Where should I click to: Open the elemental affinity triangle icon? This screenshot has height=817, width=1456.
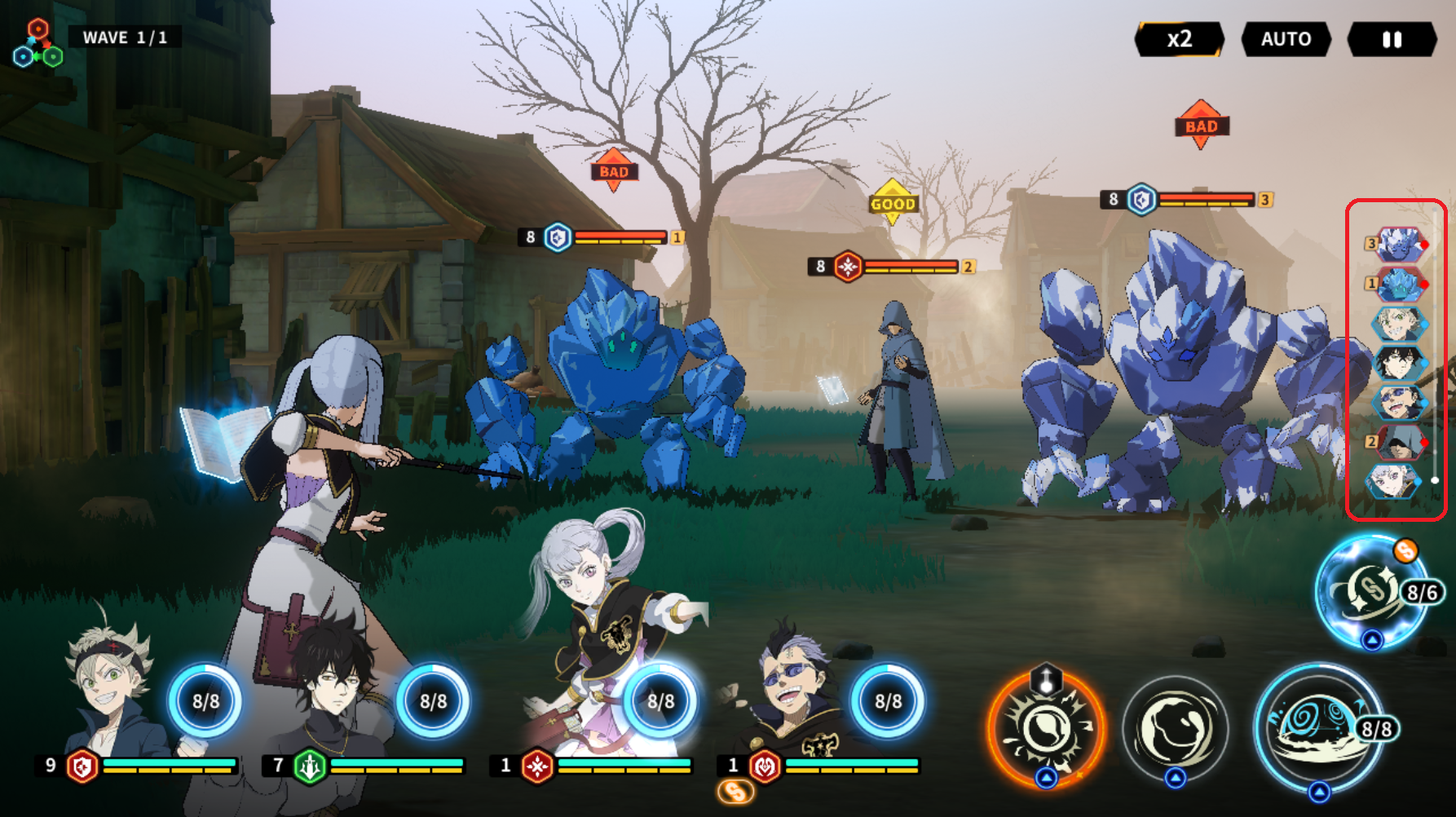(x=38, y=45)
